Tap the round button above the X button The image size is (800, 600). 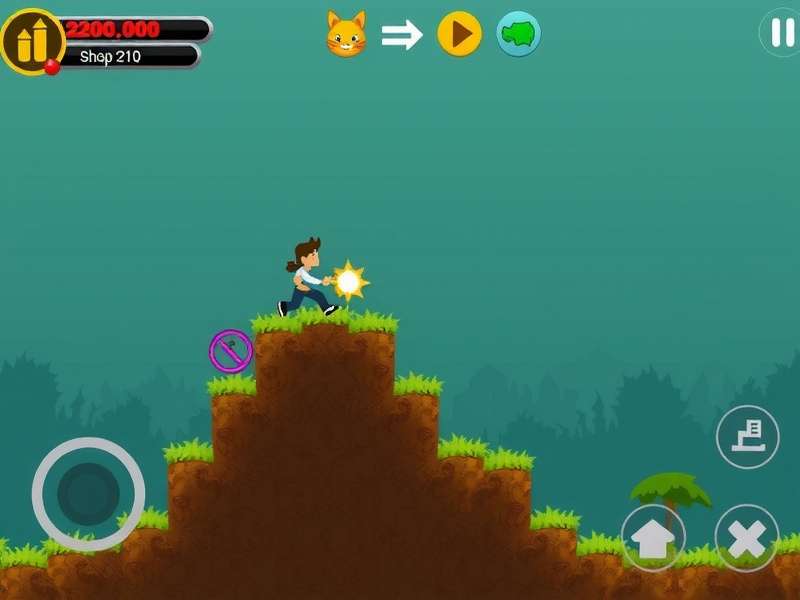[747, 437]
